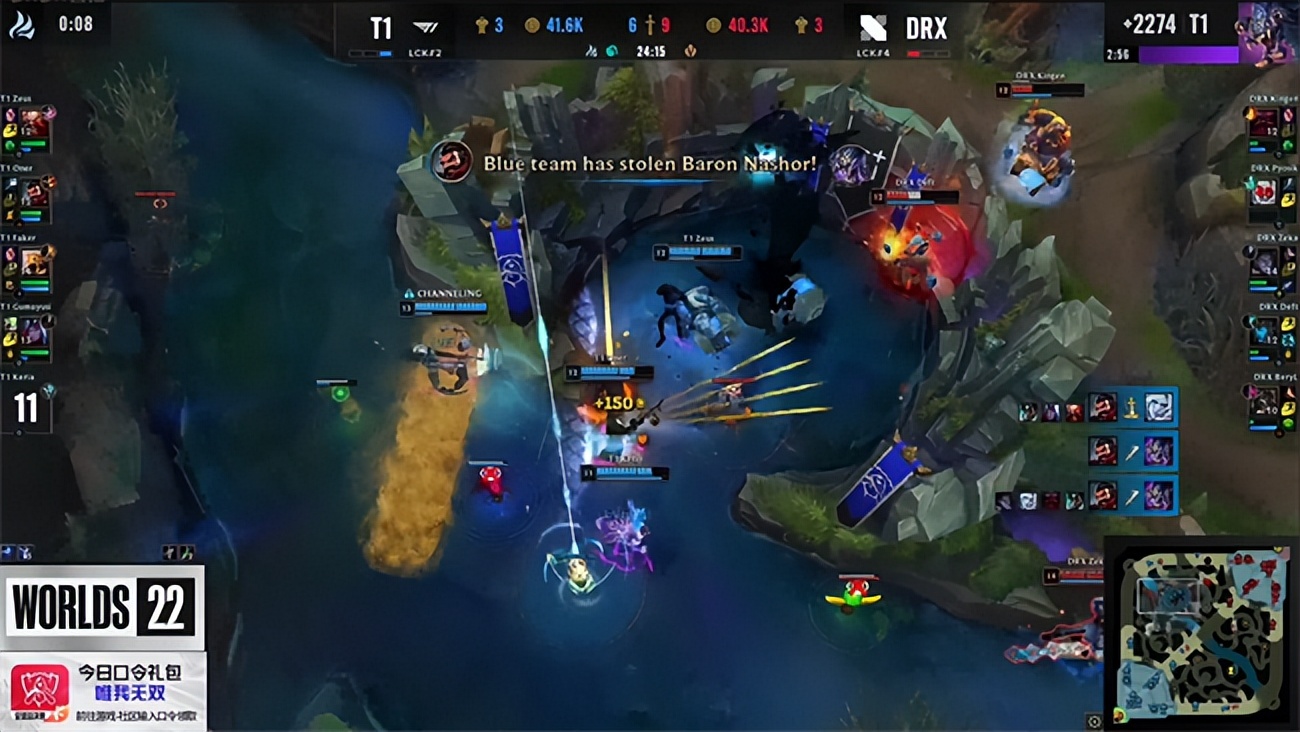1300x732 pixels.
Task: Click the top kill feed entry with tower icon
Action: (1100, 408)
